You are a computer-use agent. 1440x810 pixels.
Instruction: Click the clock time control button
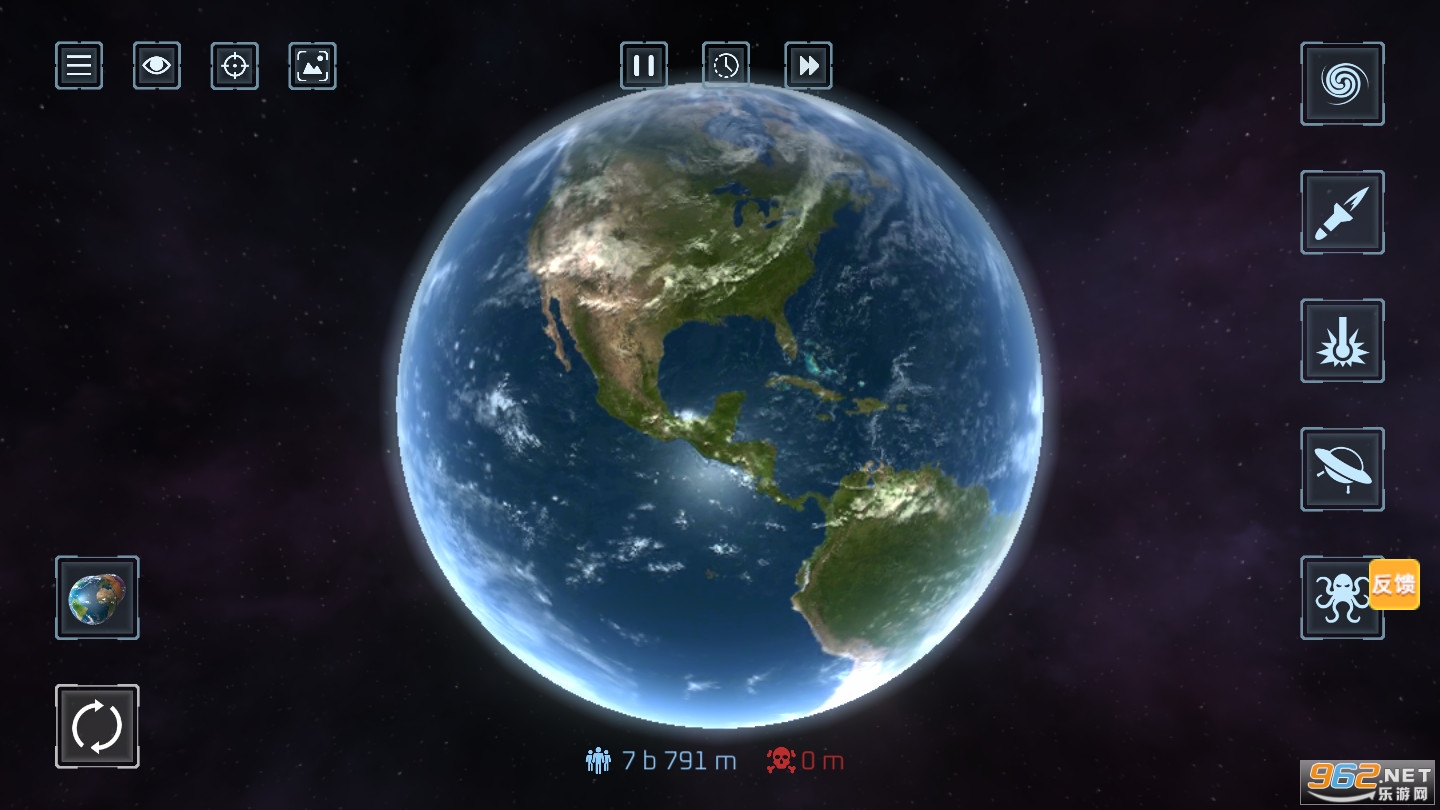click(726, 66)
